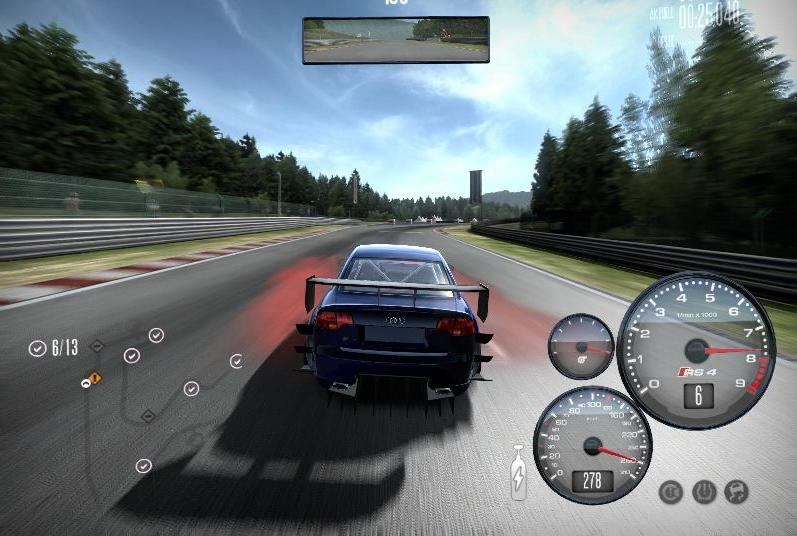
Task: Activate the nitrous bottle icon
Action: [x=519, y=472]
